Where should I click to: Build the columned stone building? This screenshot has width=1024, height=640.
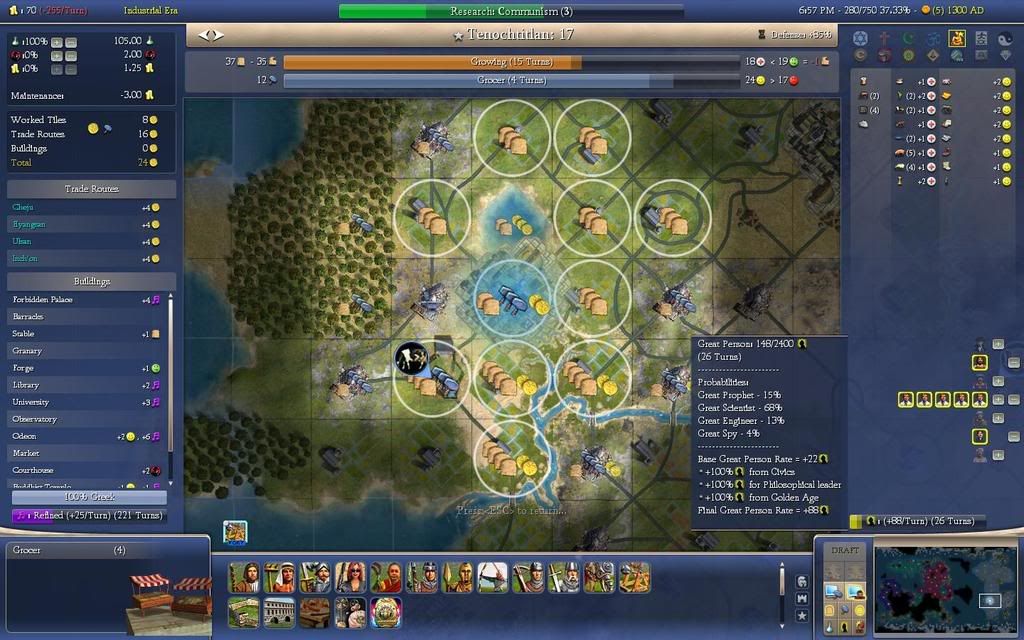279,611
